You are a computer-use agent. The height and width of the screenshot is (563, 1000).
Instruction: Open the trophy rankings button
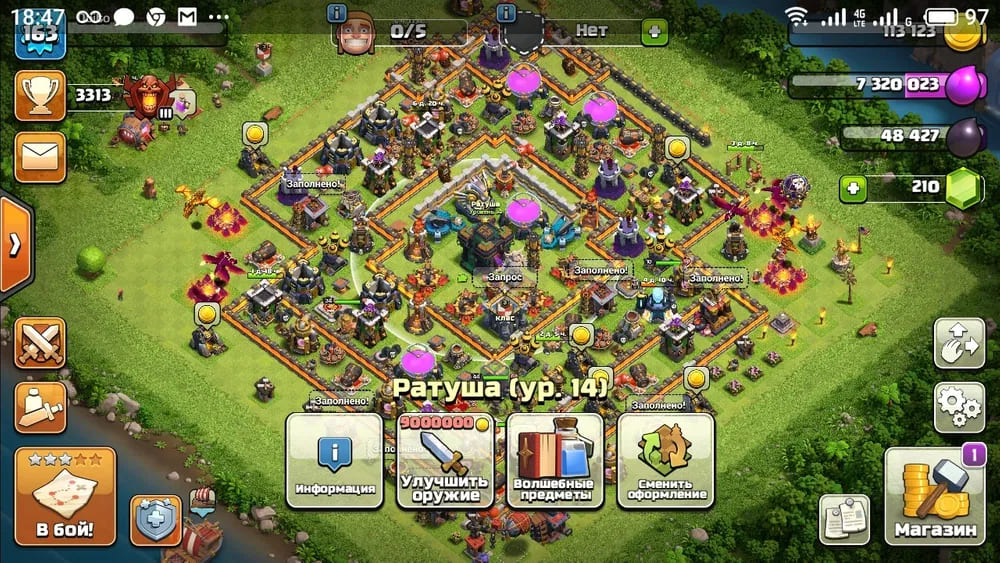(40, 96)
